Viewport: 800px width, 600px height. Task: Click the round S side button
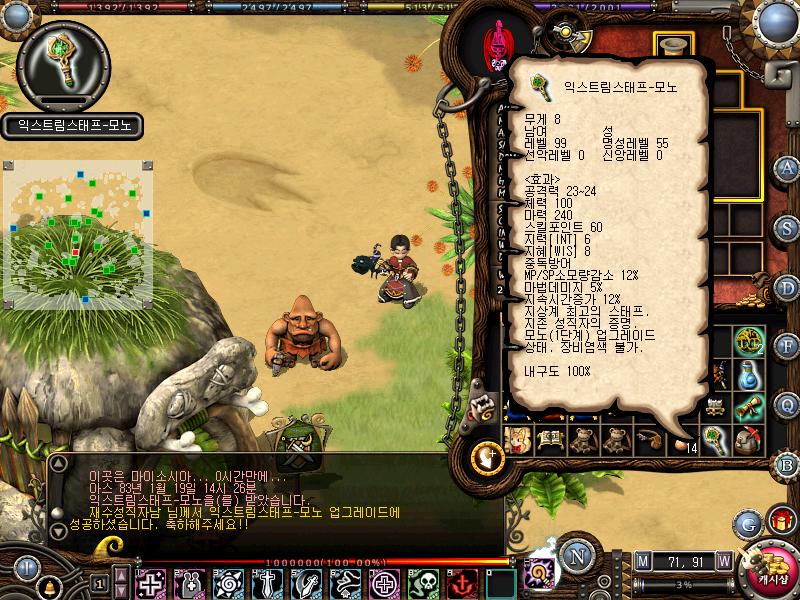(x=787, y=228)
